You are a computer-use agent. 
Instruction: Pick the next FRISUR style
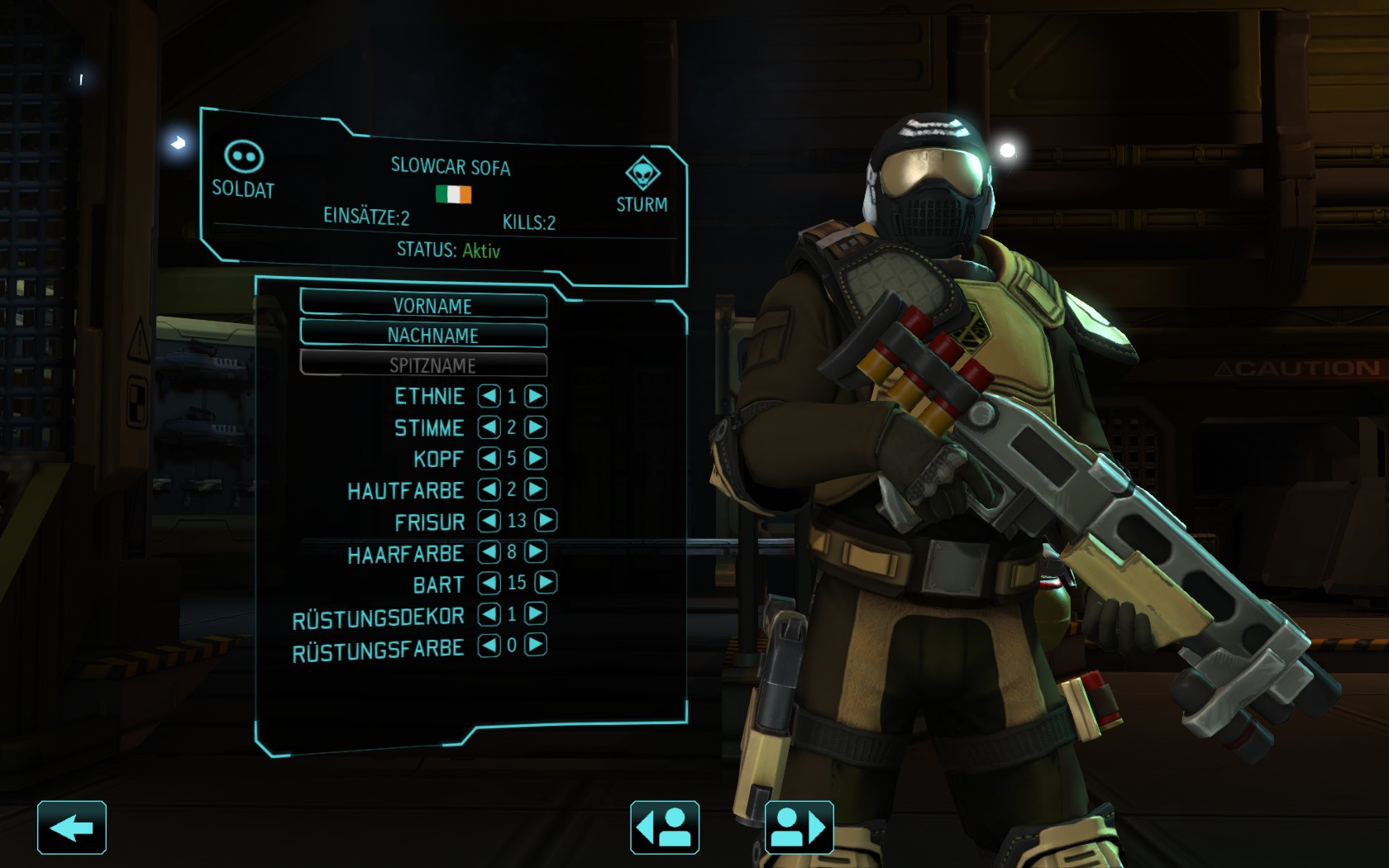tap(546, 520)
